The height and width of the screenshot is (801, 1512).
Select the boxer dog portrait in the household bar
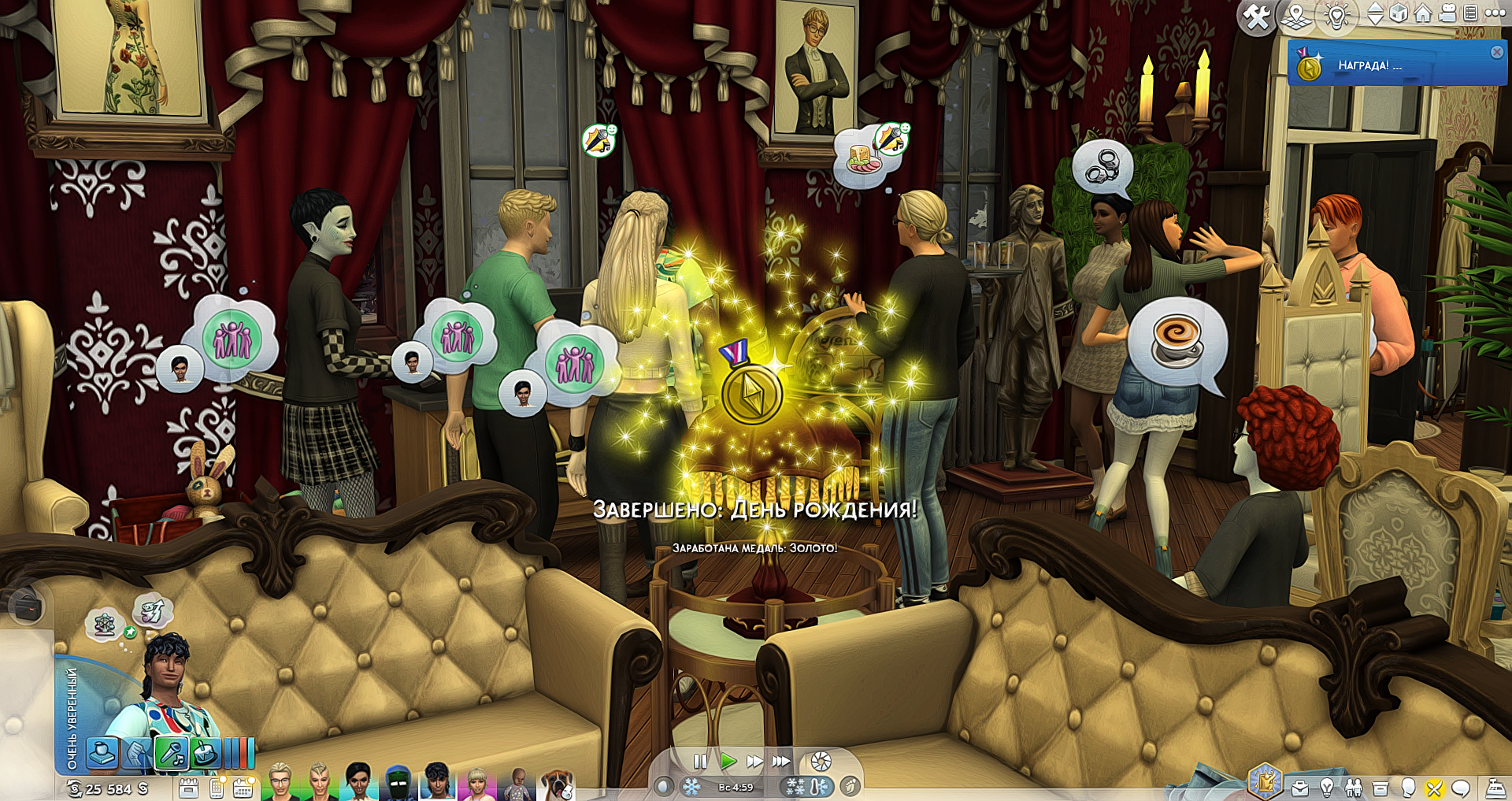pos(558,784)
